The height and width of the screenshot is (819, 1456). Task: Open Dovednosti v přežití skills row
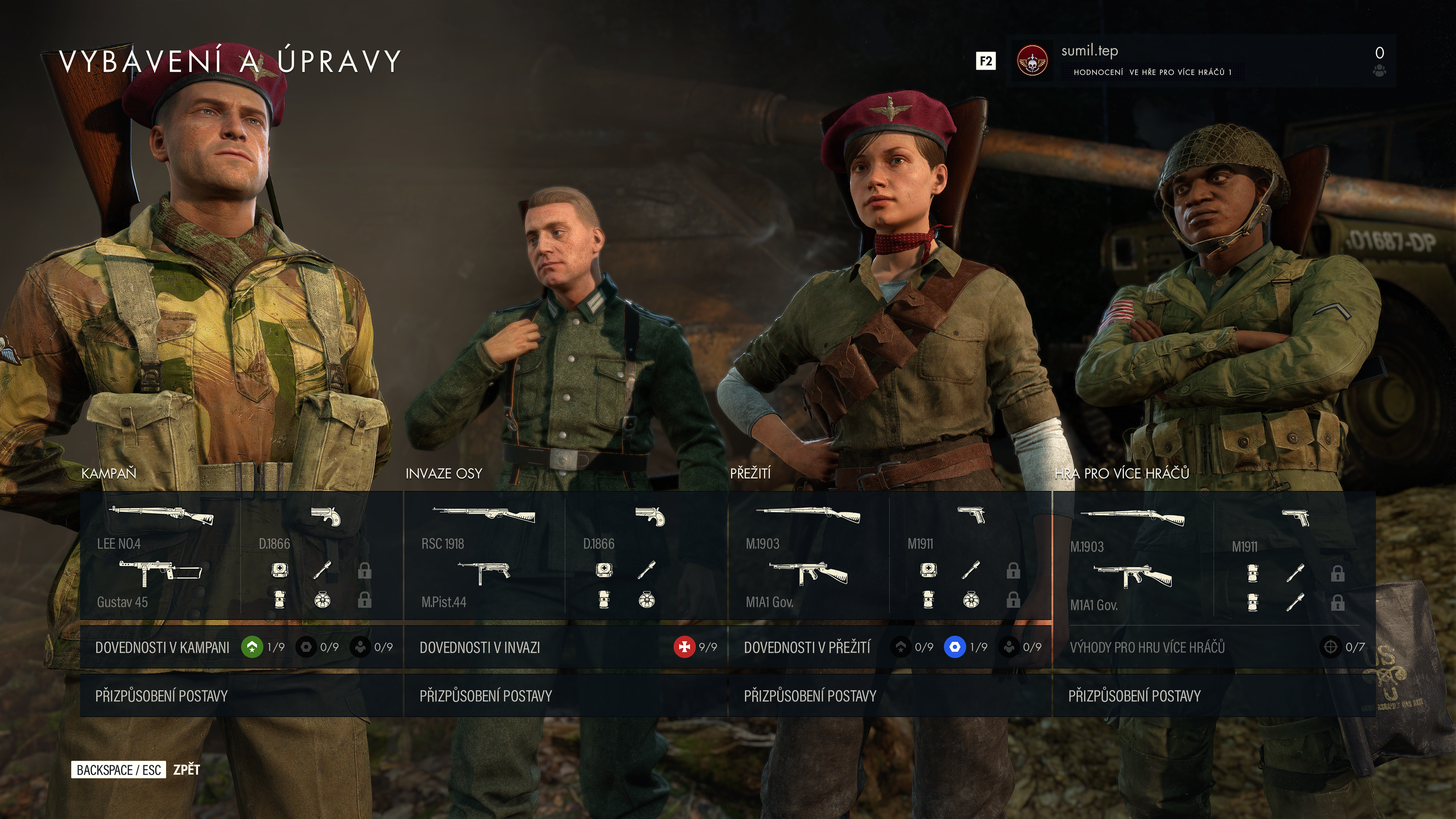point(890,647)
